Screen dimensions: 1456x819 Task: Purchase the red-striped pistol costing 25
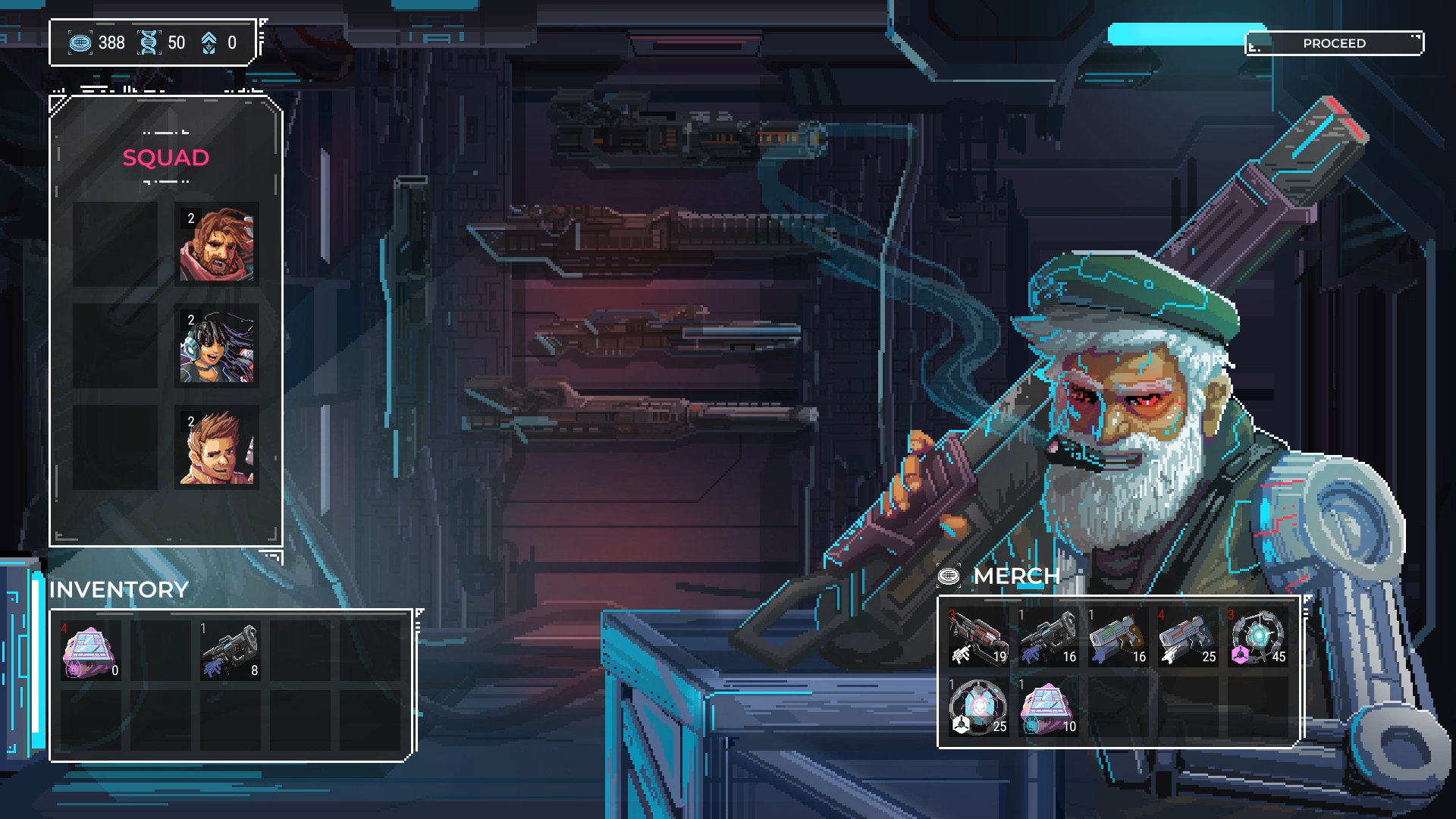click(x=1188, y=638)
